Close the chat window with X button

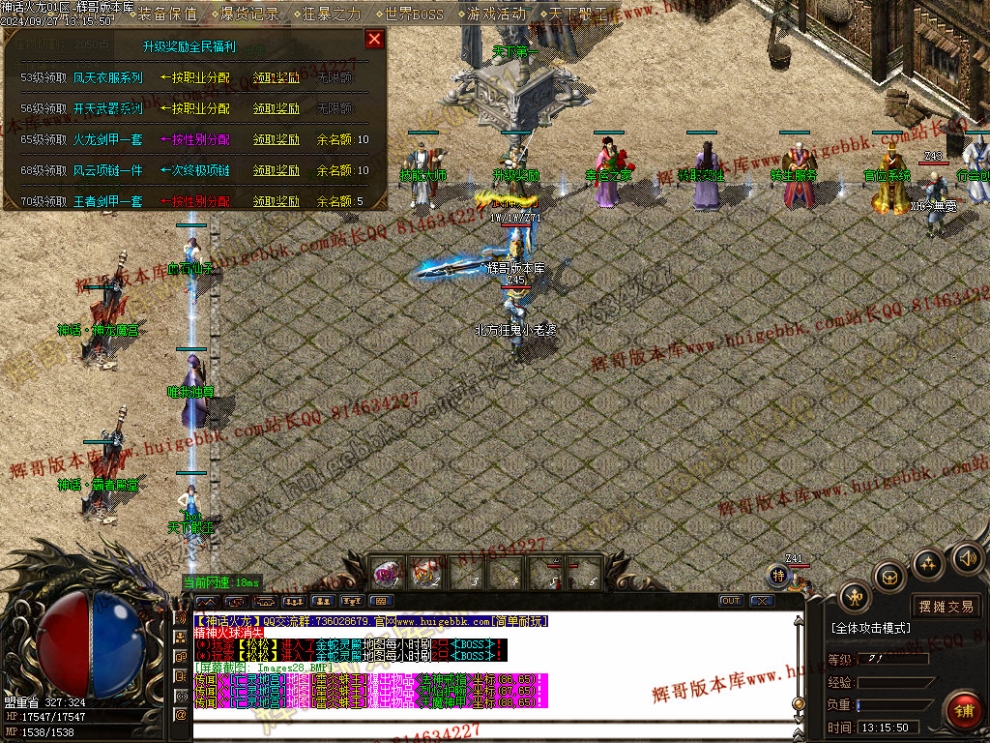click(x=762, y=601)
